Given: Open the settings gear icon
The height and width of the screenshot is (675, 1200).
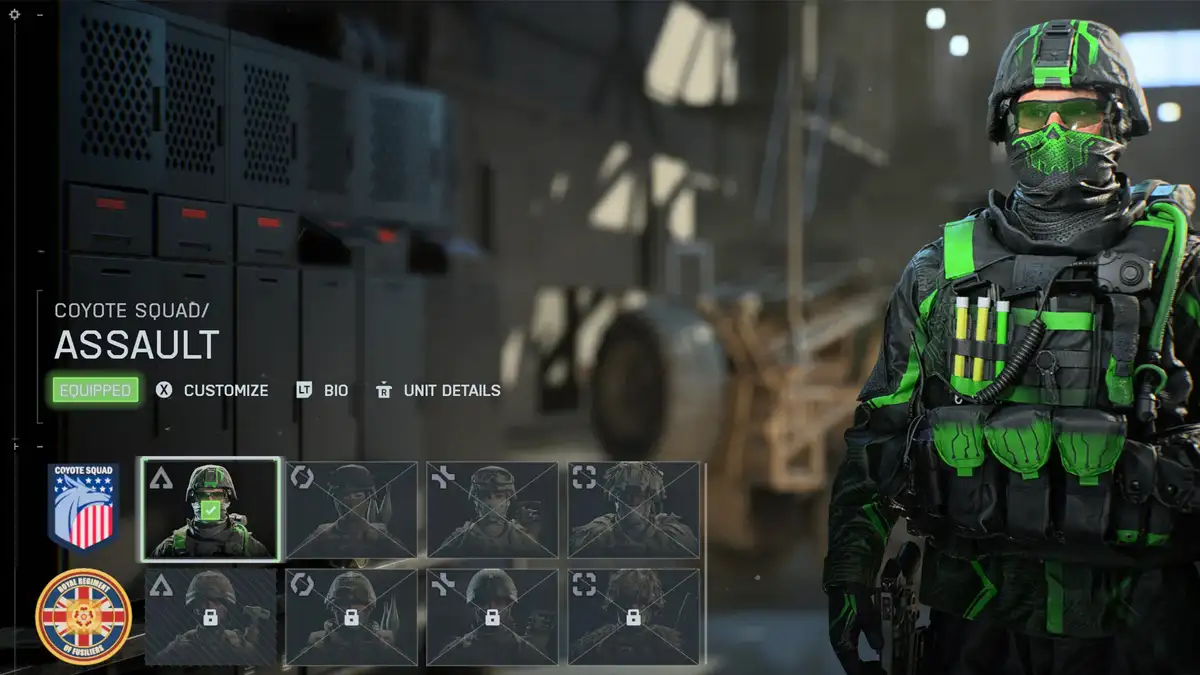Looking at the screenshot, I should (x=14, y=14).
